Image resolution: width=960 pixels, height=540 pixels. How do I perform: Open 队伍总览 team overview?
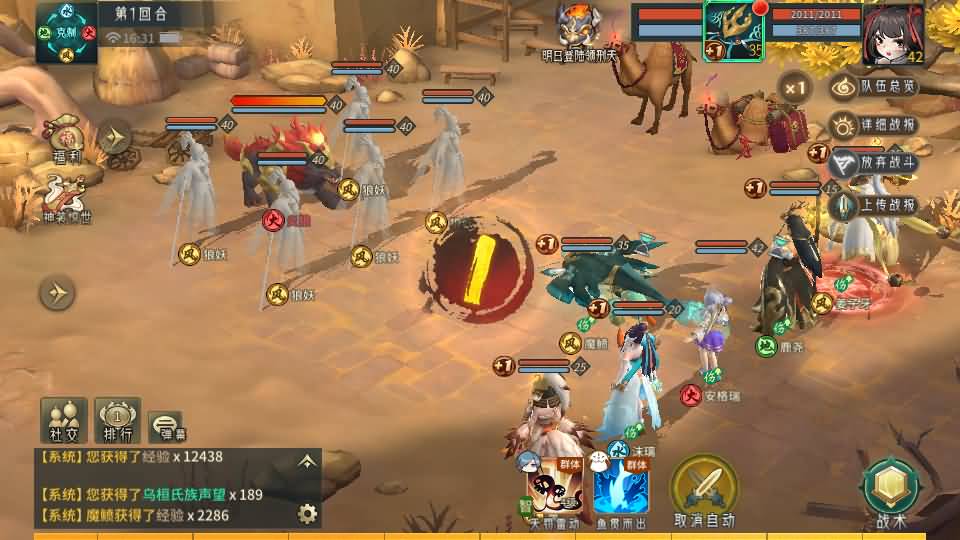coord(876,88)
